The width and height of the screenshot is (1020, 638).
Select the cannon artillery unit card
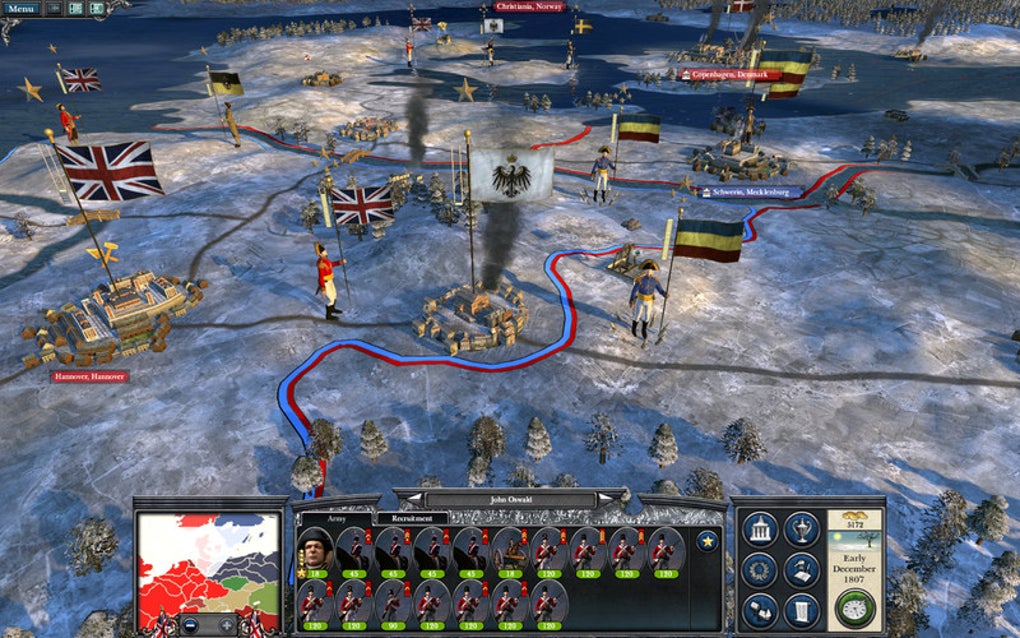(x=510, y=551)
